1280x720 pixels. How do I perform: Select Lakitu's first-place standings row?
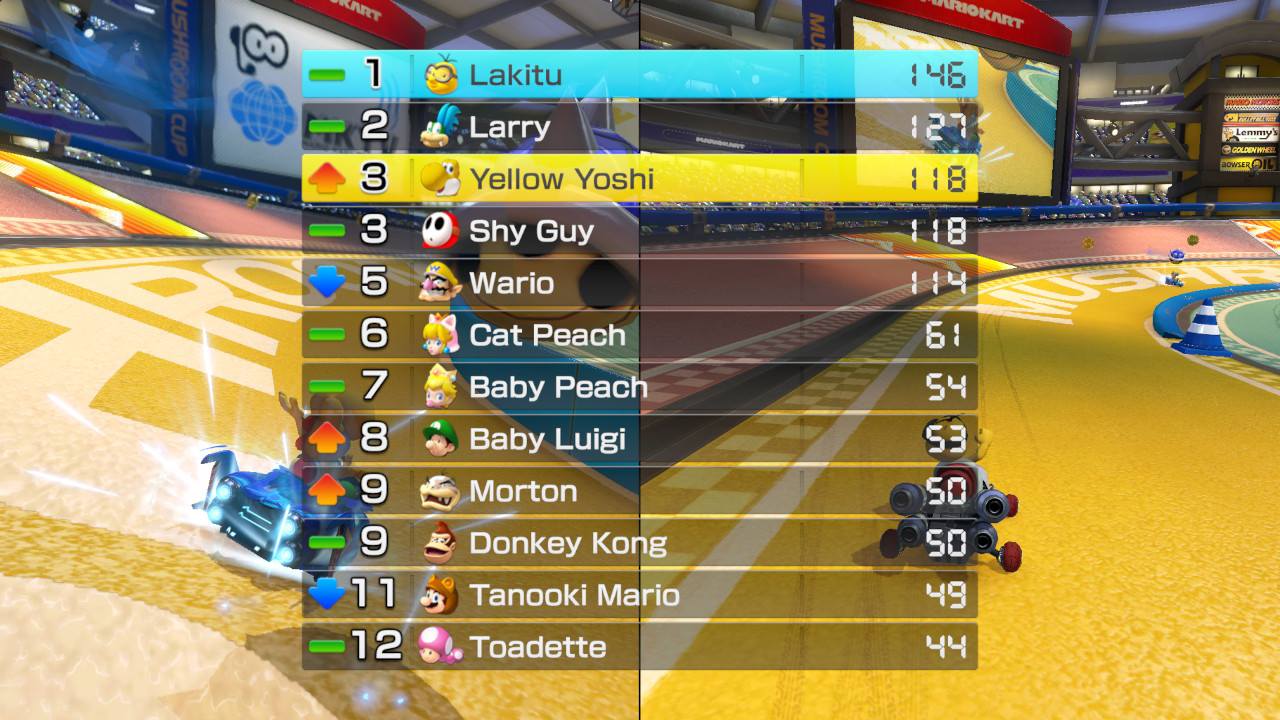pos(640,75)
